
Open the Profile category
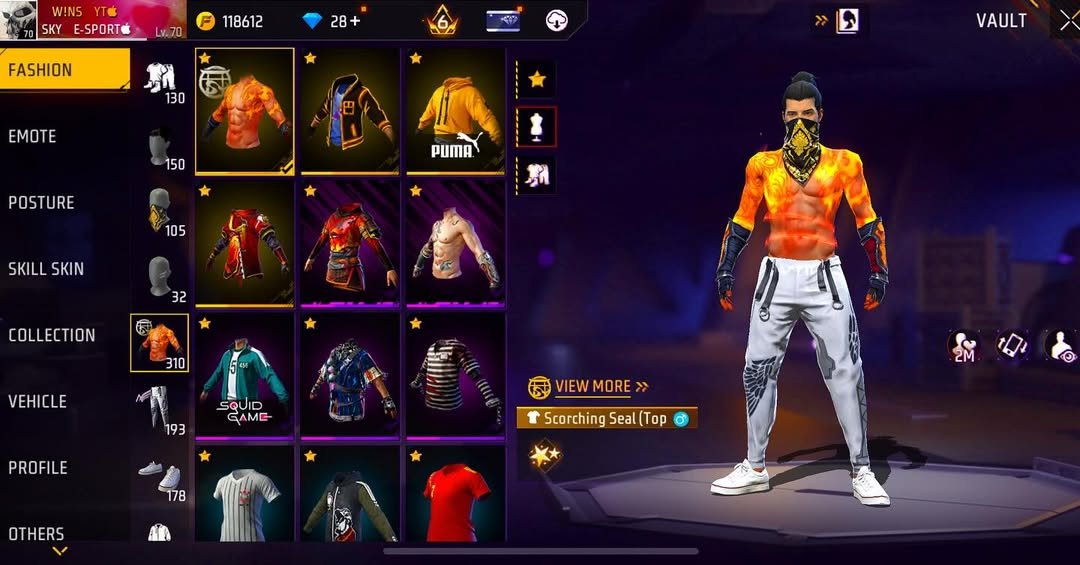coord(38,467)
